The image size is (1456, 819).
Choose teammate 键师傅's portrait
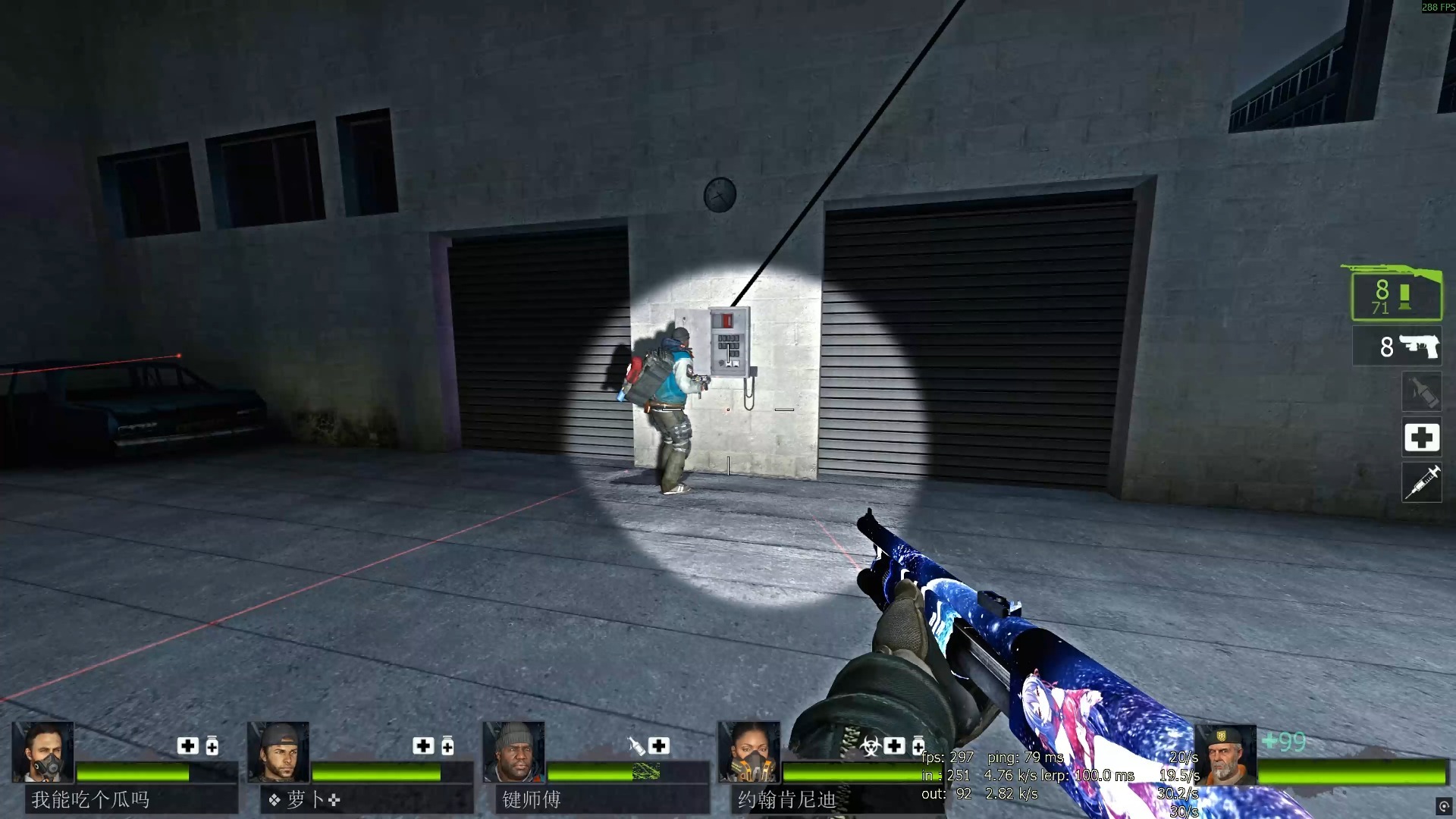pos(513,752)
